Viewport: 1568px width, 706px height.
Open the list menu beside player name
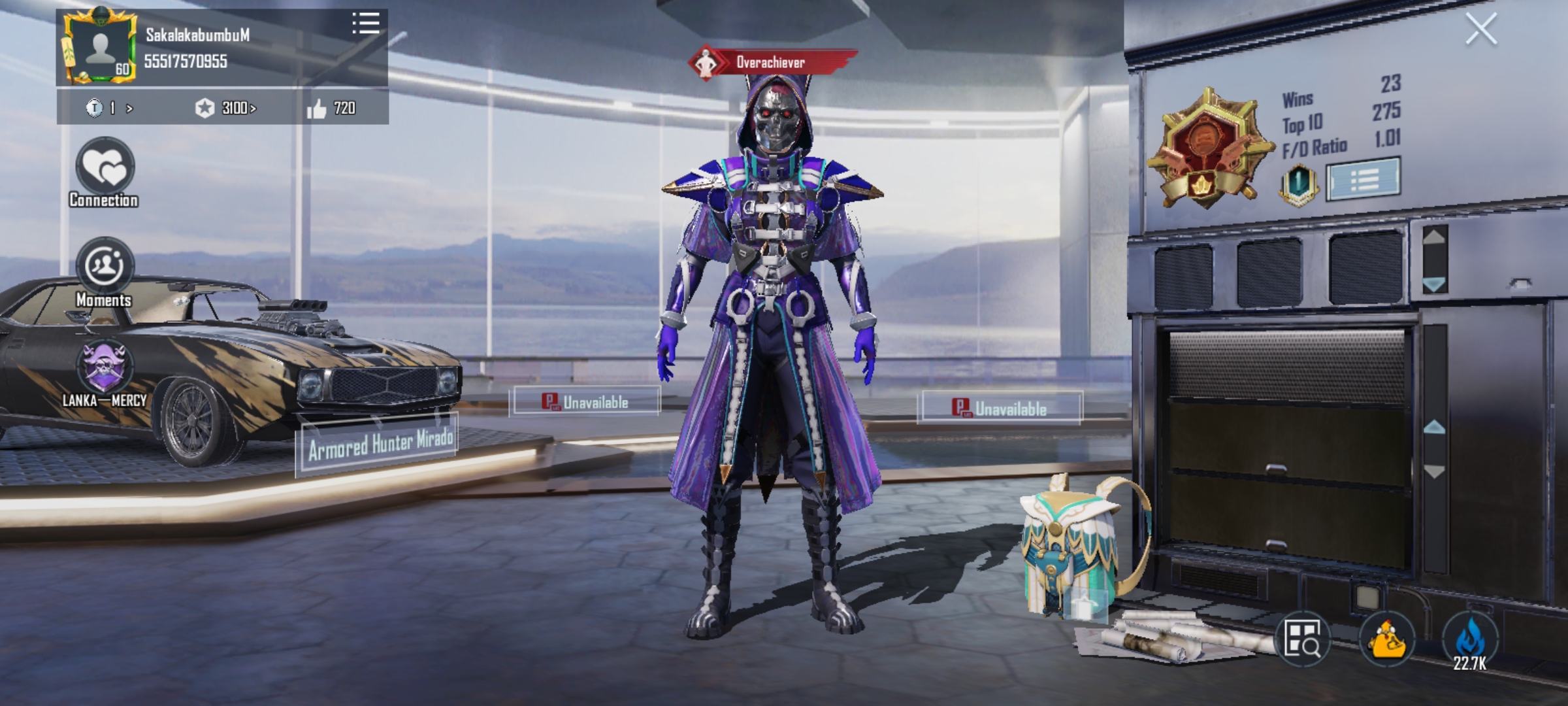[365, 24]
